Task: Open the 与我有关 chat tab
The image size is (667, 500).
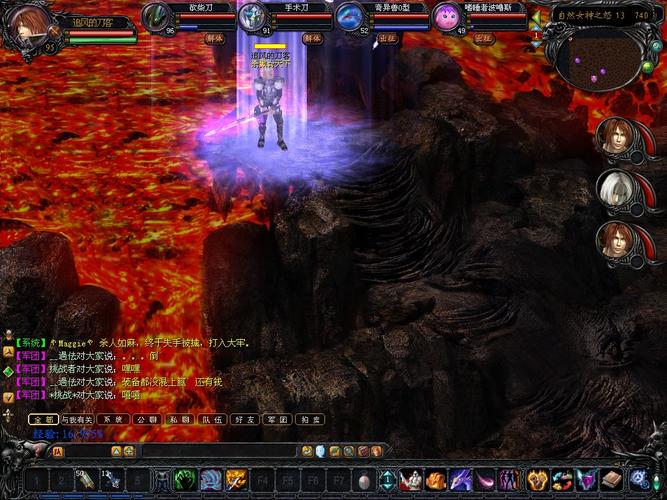Action: coord(75,420)
